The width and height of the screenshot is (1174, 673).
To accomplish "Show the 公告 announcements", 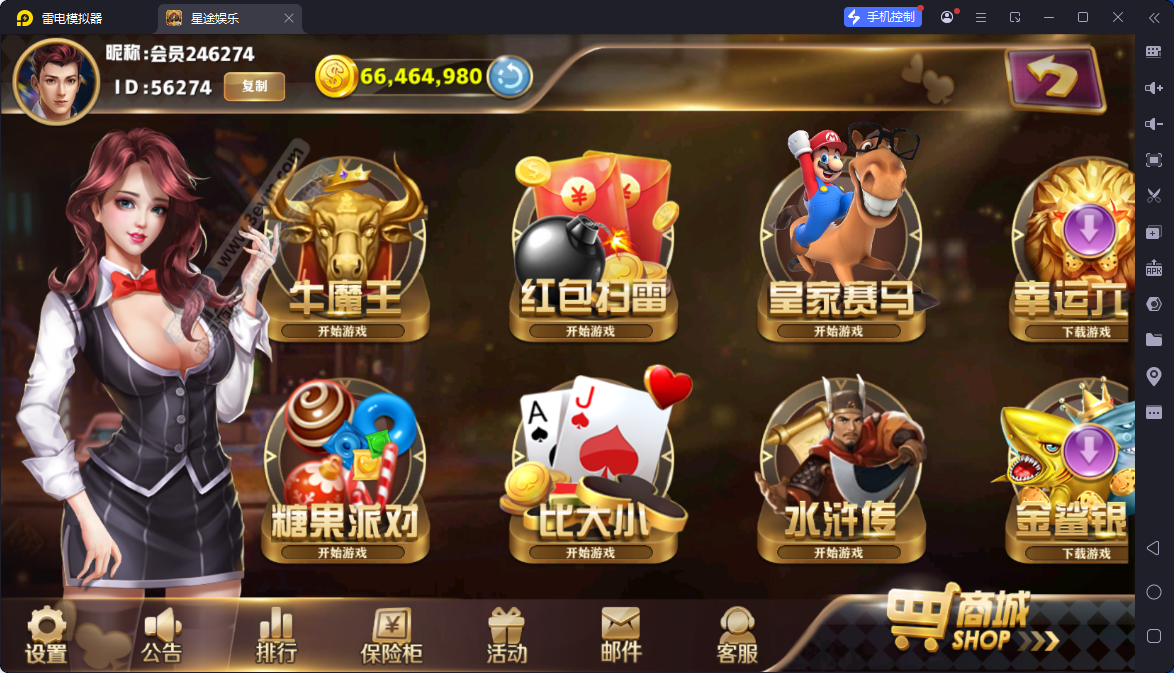I will [161, 636].
